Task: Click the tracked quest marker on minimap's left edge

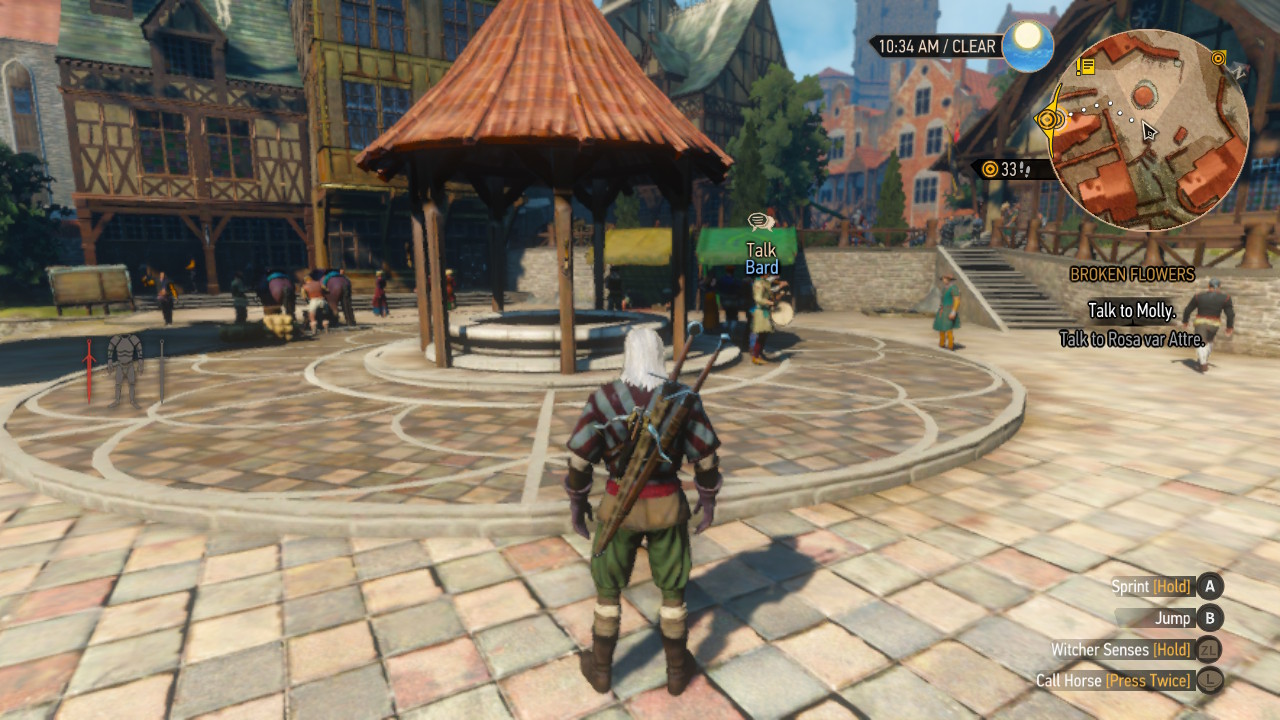Action: 1048,120
